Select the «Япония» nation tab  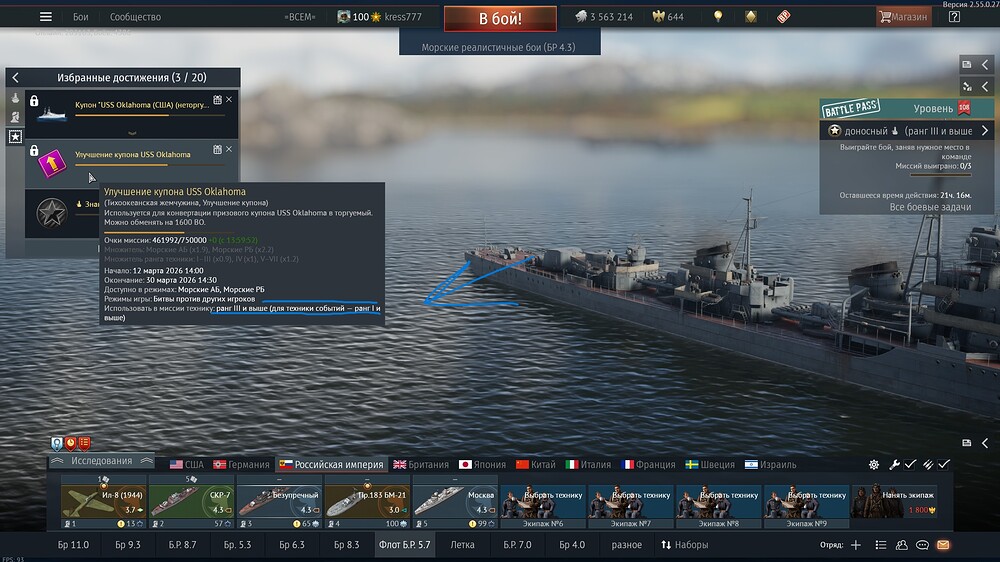(482, 464)
